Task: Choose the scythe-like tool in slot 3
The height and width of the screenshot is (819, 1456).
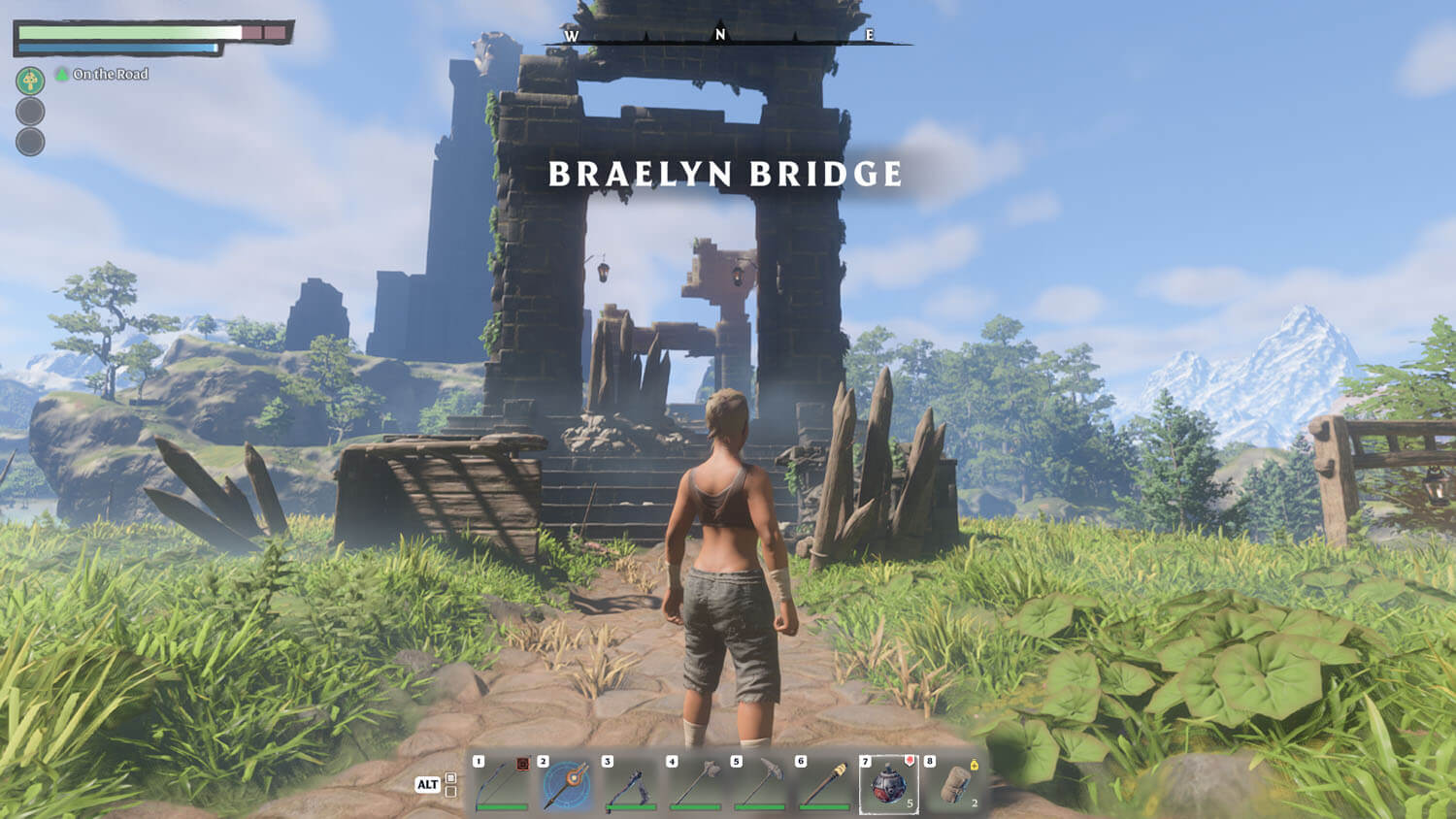Action: coord(631,784)
